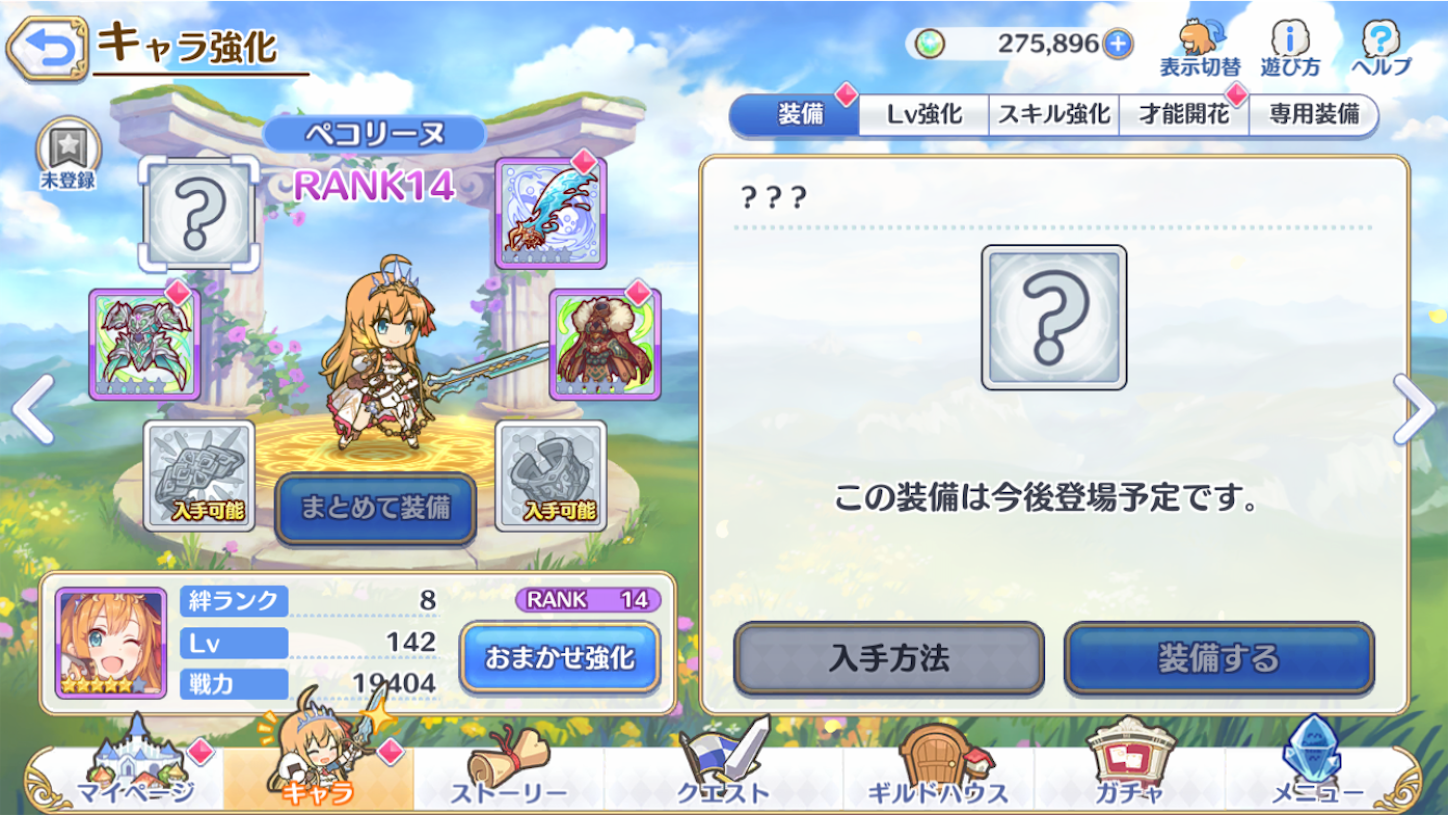Image resolution: width=1448 pixels, height=815 pixels.
Task: Tap the + to purchase jewels
Action: (x=1119, y=42)
